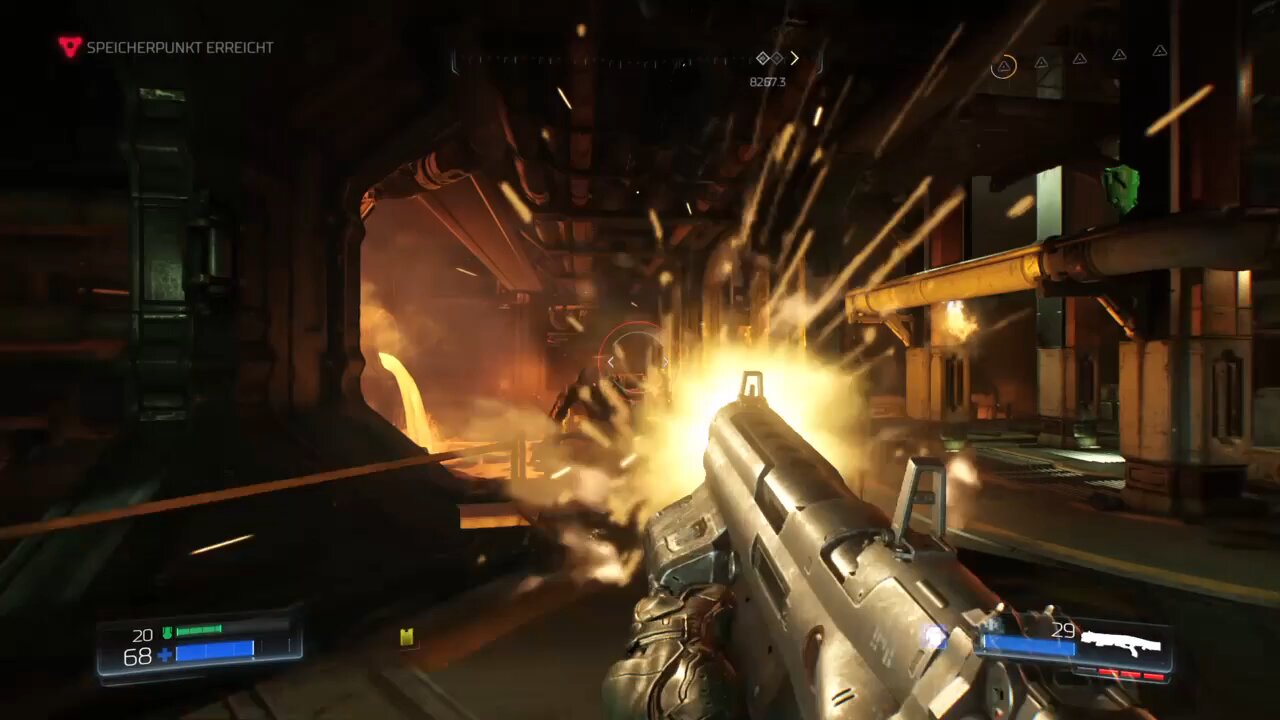1280x720 pixels.
Task: Click the crosshair at screen center
Action: tap(640, 360)
